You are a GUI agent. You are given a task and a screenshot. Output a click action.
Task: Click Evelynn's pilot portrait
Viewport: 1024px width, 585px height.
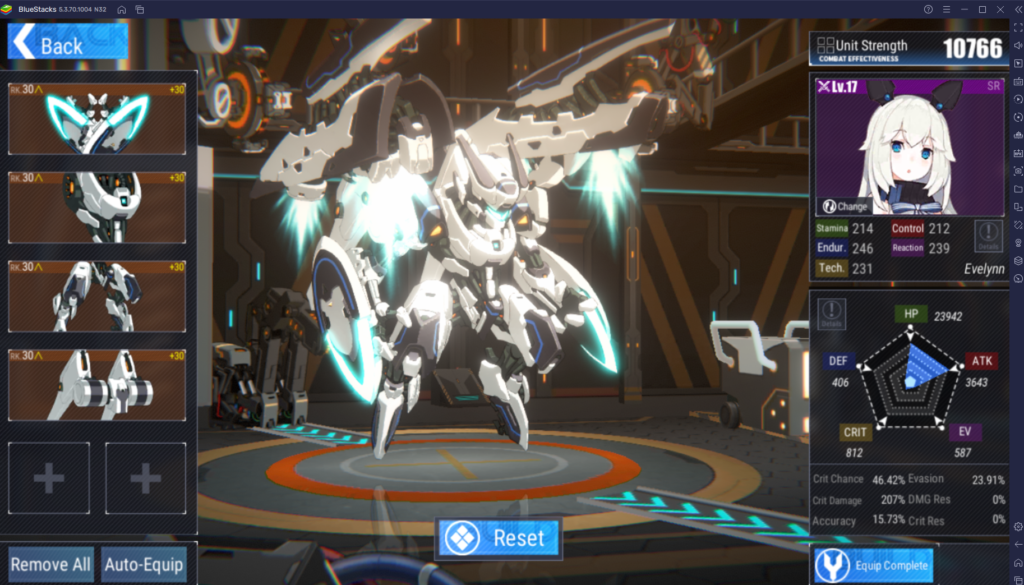coord(908,145)
